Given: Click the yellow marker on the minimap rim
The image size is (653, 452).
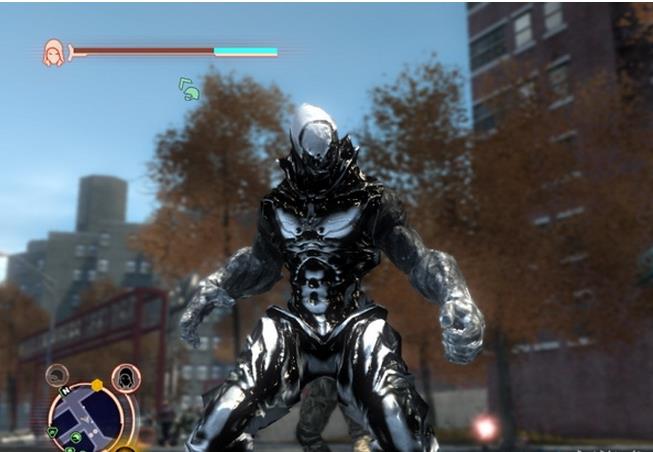Looking at the screenshot, I should point(97,385).
